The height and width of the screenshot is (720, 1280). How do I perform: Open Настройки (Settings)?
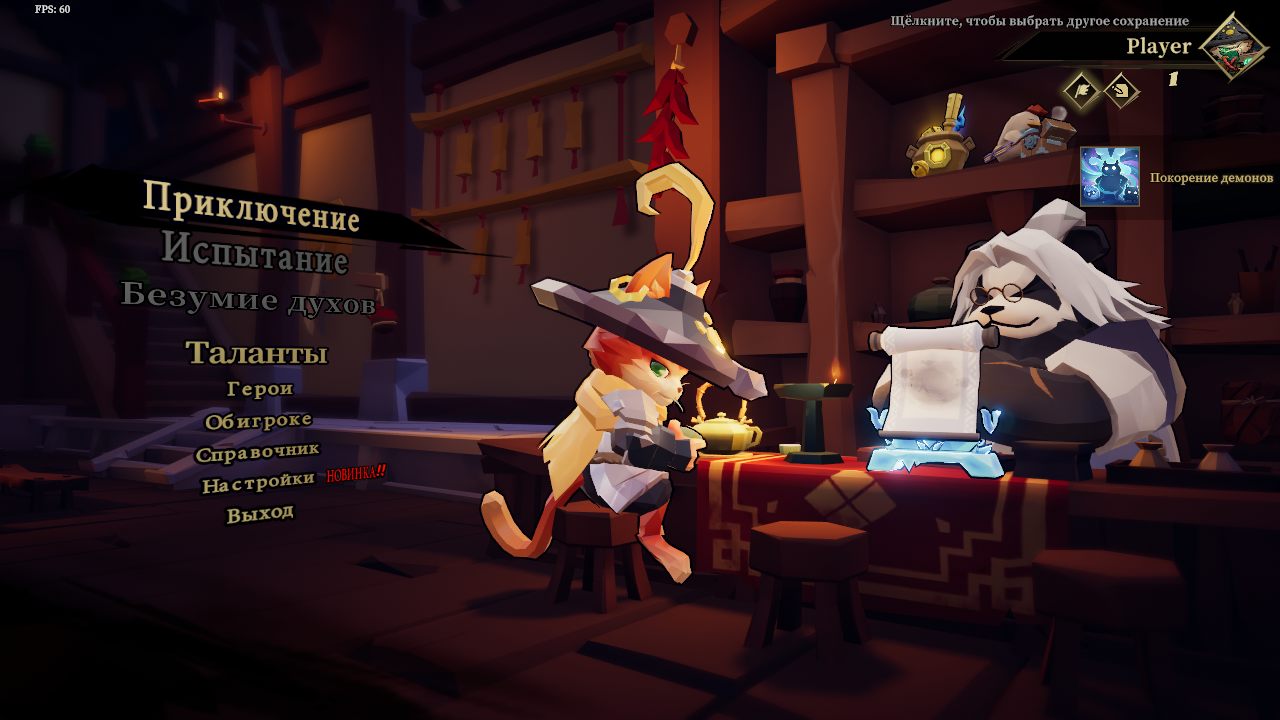[x=258, y=484]
